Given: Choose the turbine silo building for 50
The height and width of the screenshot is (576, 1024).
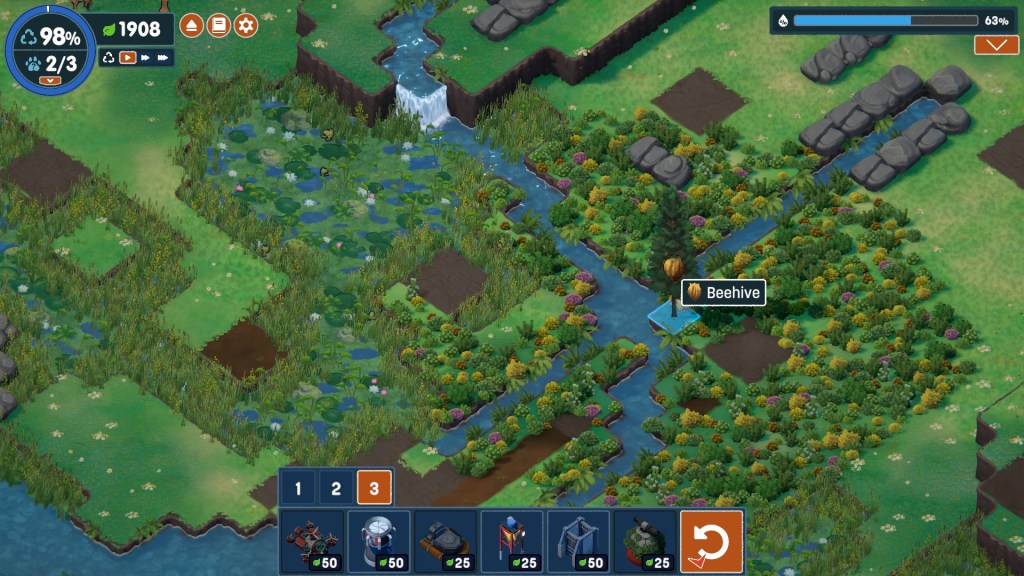Looking at the screenshot, I should [x=378, y=542].
